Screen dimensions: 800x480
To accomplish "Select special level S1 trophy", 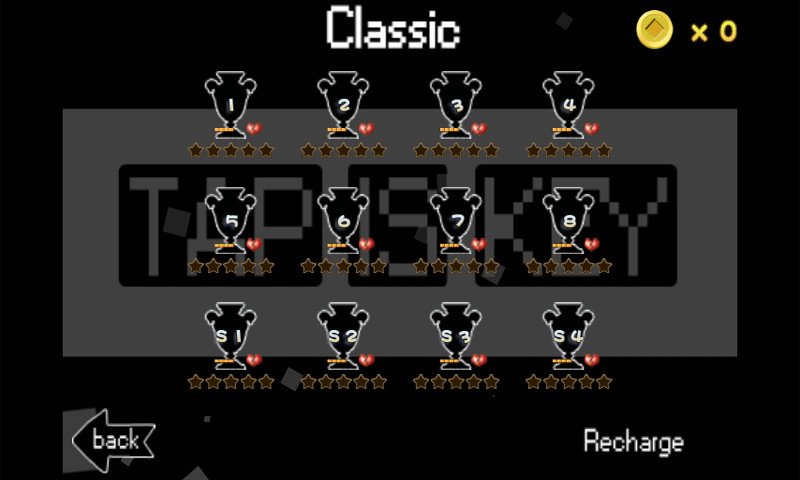I will pos(231,335).
